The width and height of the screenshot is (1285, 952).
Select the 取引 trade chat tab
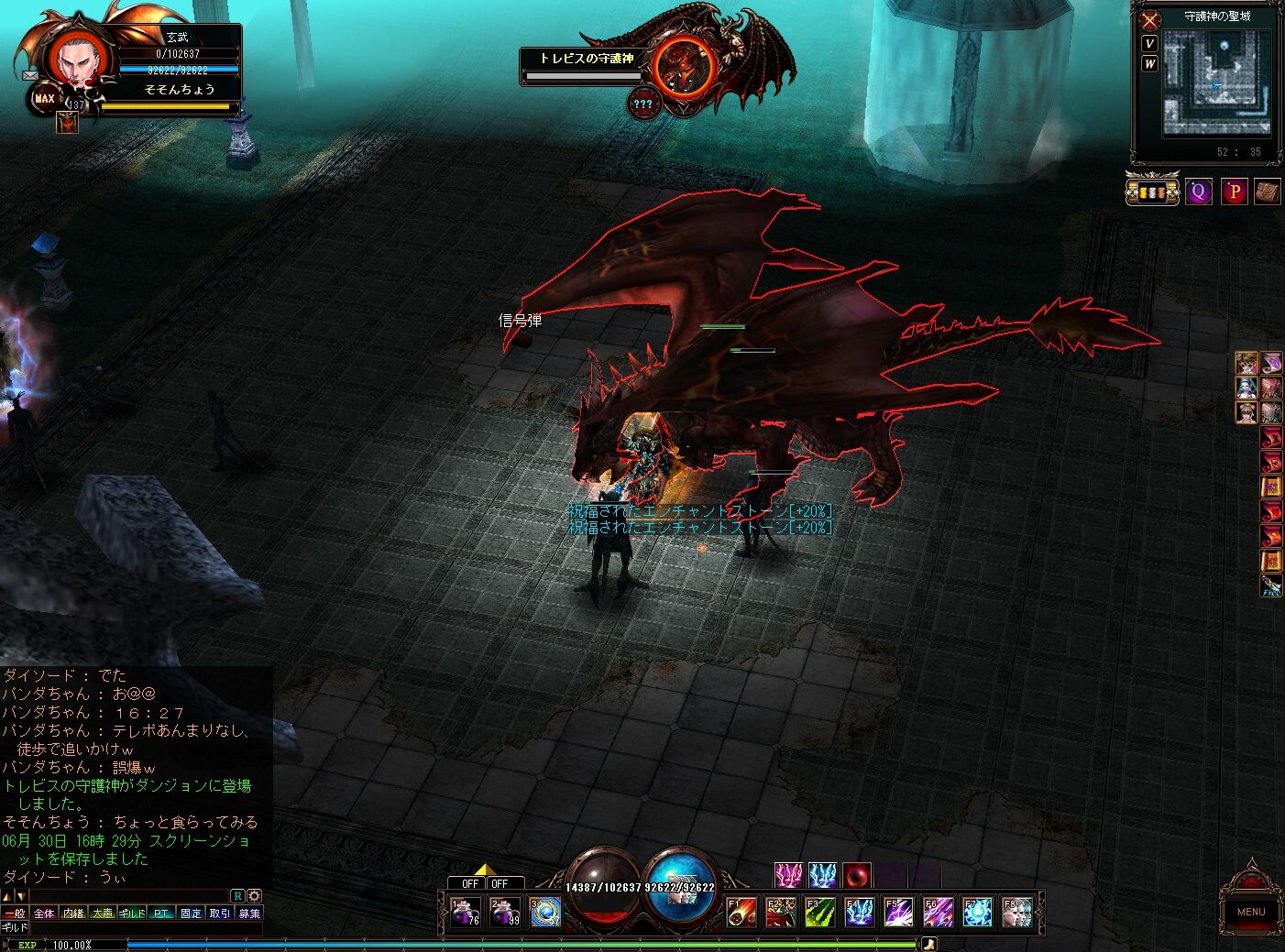coord(220,914)
